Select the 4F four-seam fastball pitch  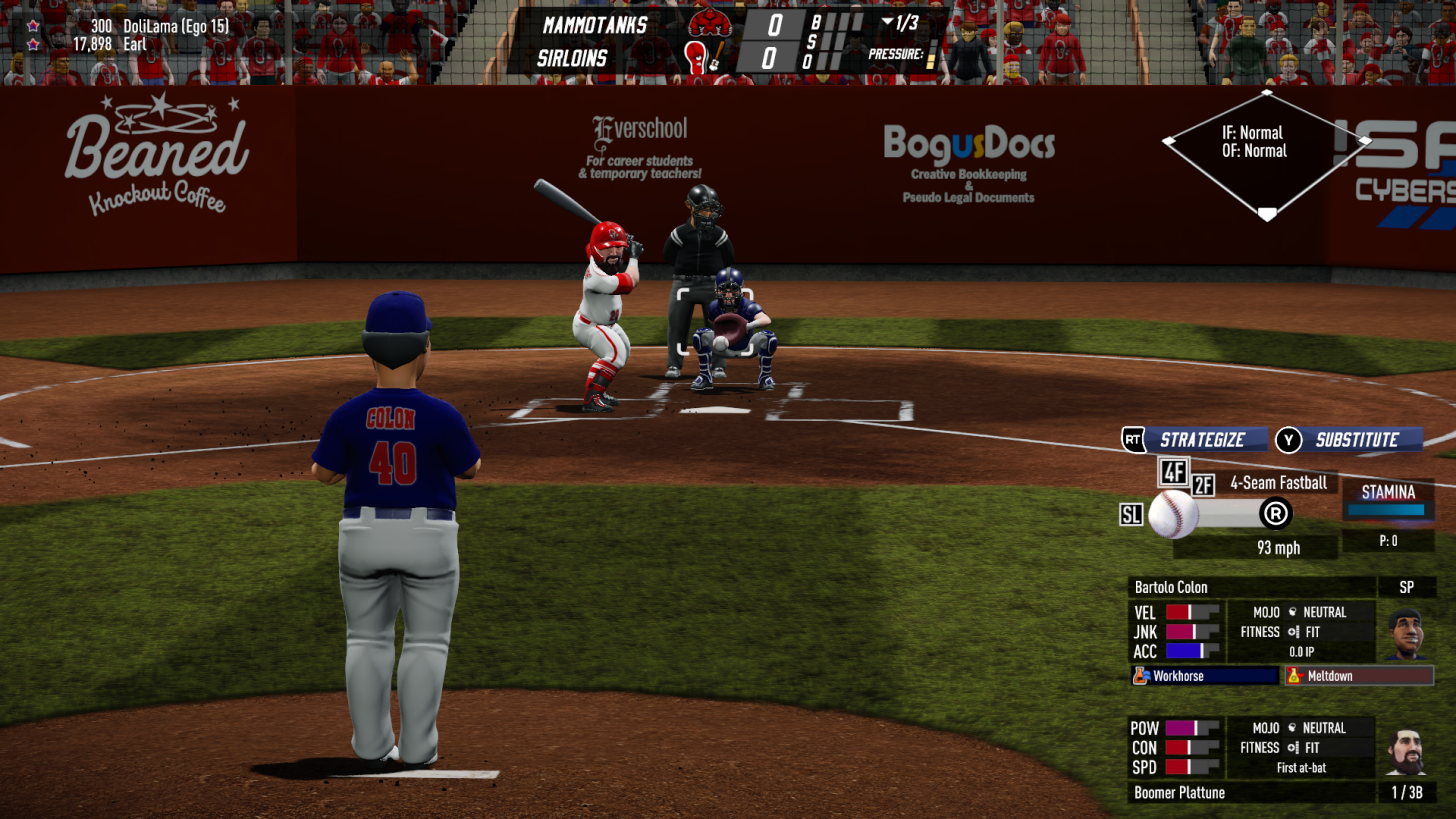click(1173, 470)
